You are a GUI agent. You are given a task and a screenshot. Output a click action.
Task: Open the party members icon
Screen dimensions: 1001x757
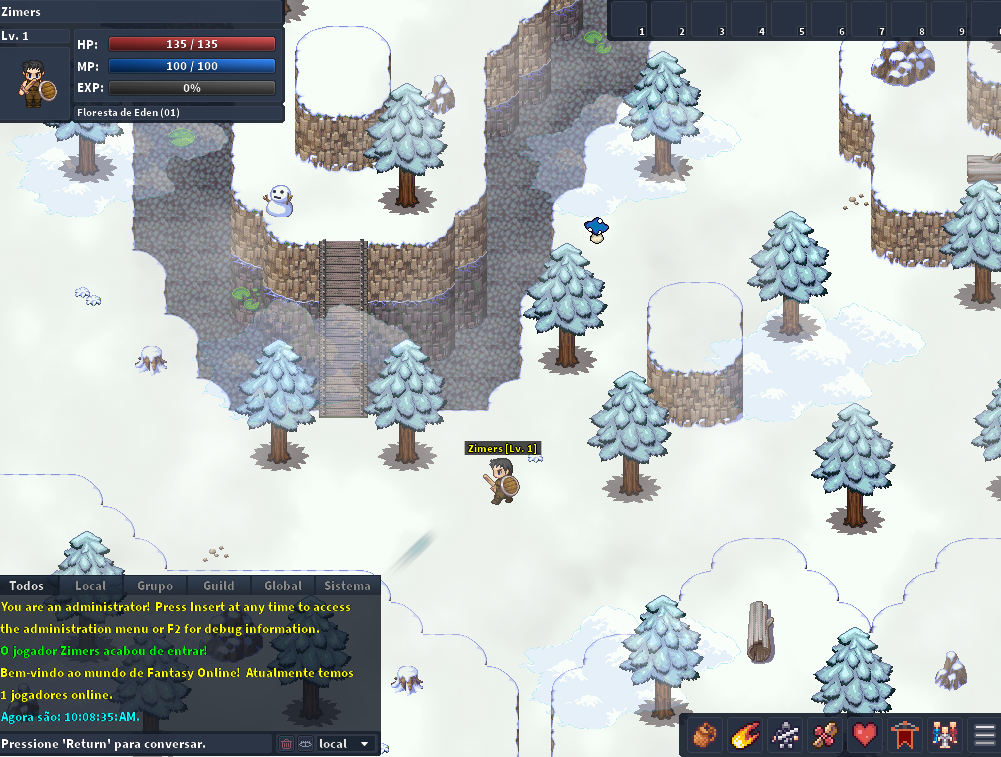point(945,735)
